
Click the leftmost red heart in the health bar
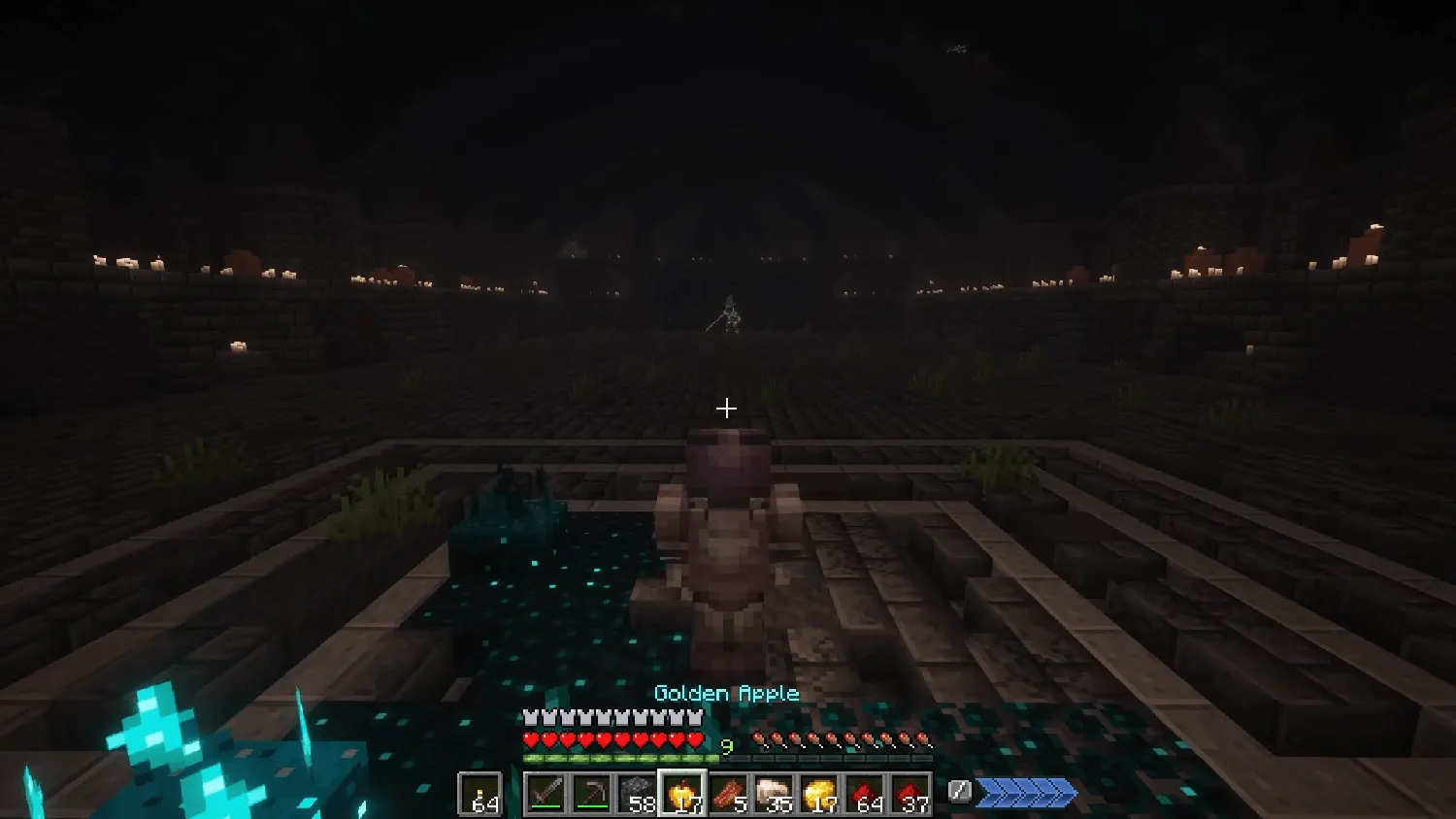click(530, 738)
